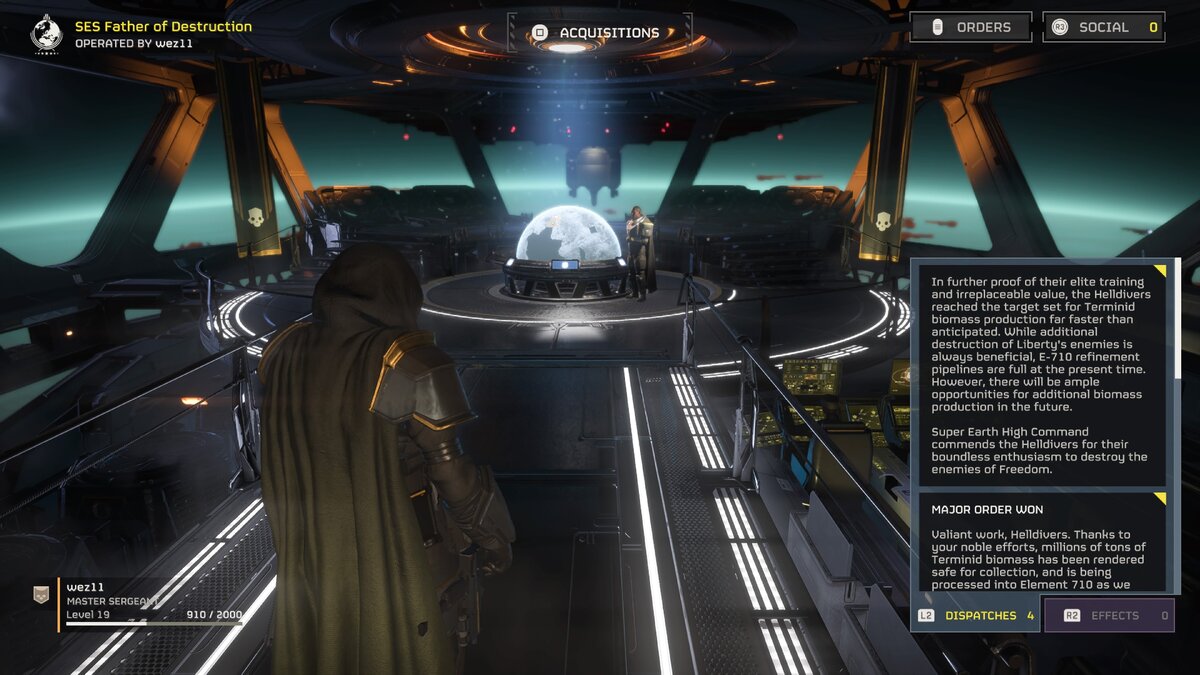Click the wez11 player rank card
The image size is (1200, 675).
click(x=140, y=603)
